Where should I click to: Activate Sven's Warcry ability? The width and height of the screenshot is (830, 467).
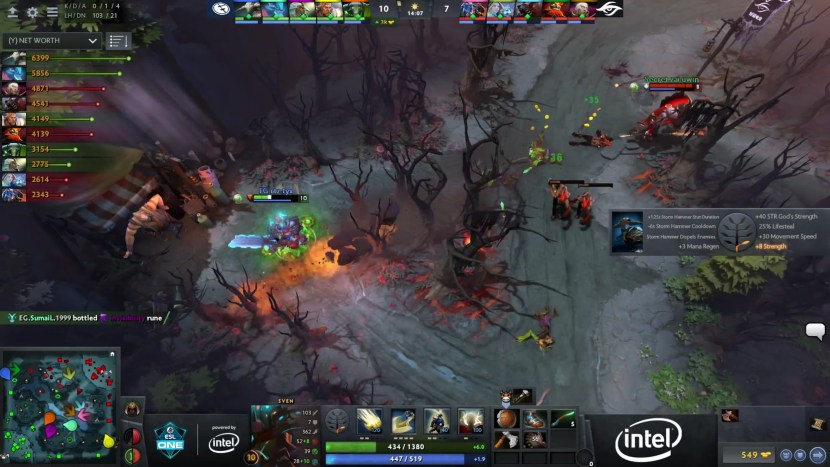click(436, 421)
